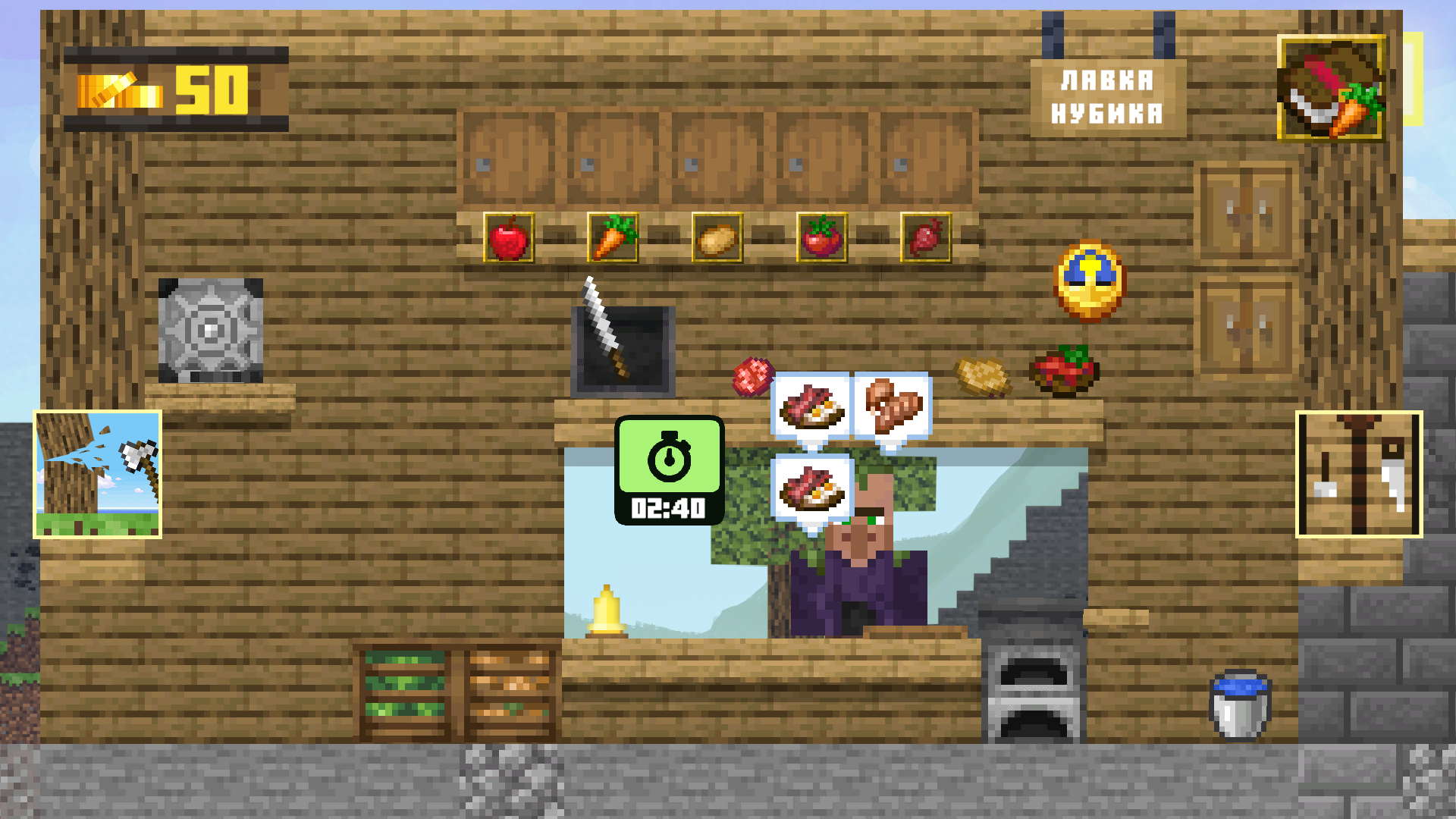Screen dimensions: 1456x819
Task: Select the apple on the ingredient shelf
Action: pyautogui.click(x=508, y=237)
